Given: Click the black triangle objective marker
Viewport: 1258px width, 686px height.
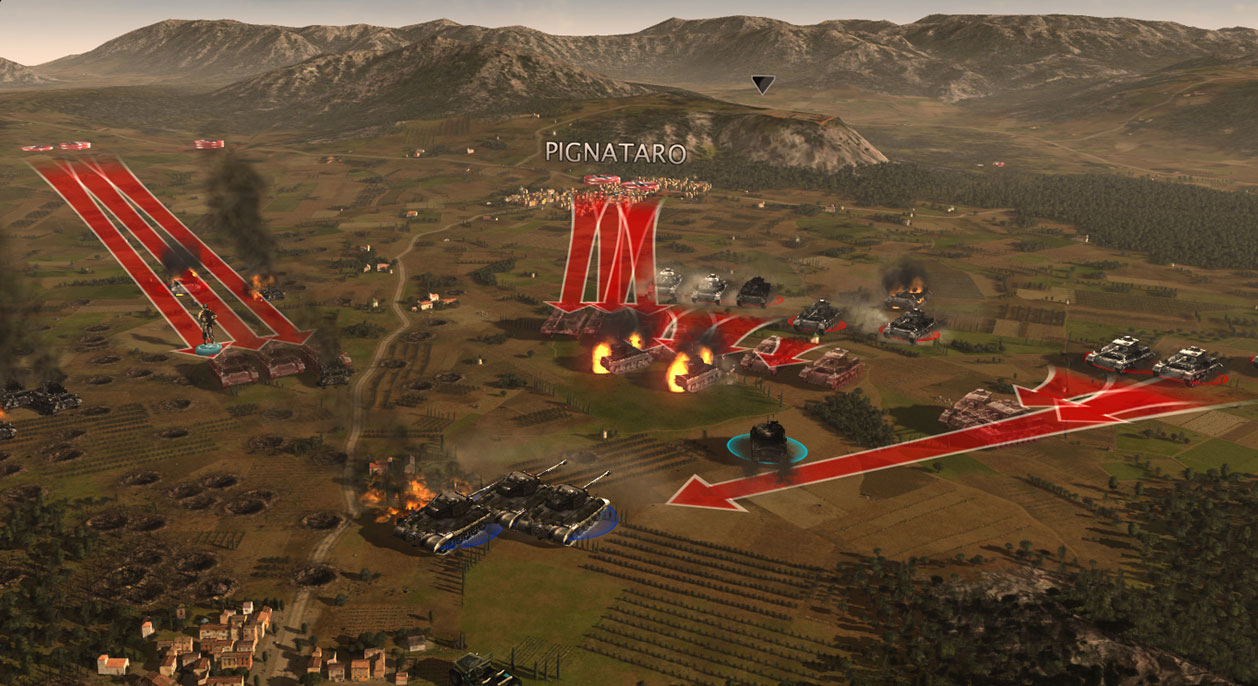Looking at the screenshot, I should tap(763, 85).
